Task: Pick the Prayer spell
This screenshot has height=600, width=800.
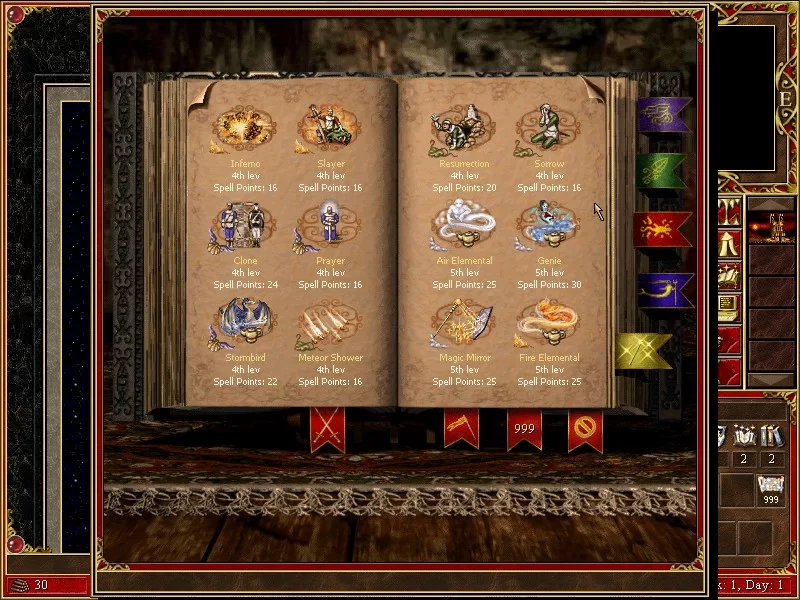Action: [x=330, y=227]
